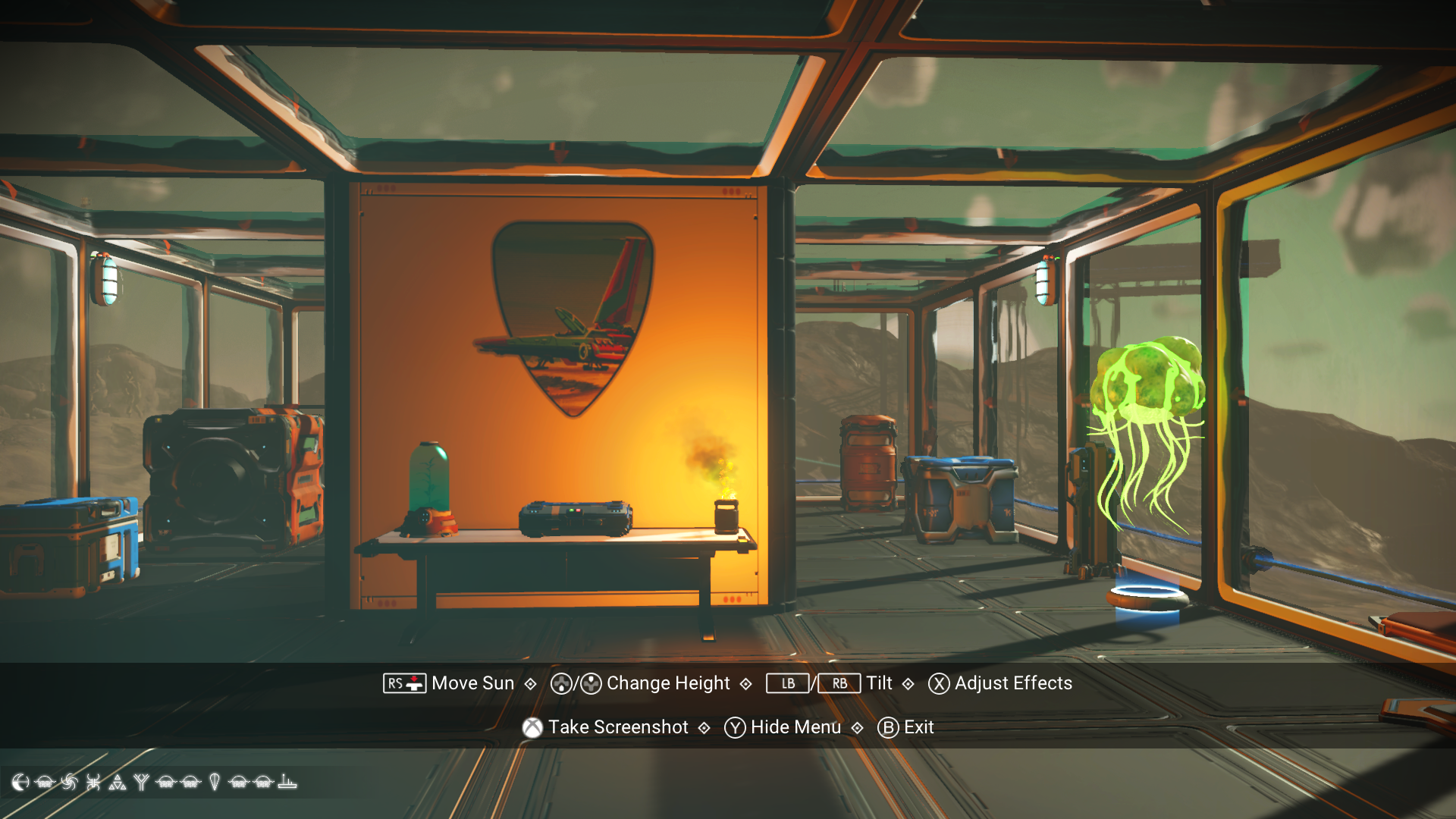The image size is (1456, 819).
Task: Select the crescent eclipse glyph
Action: (20, 783)
